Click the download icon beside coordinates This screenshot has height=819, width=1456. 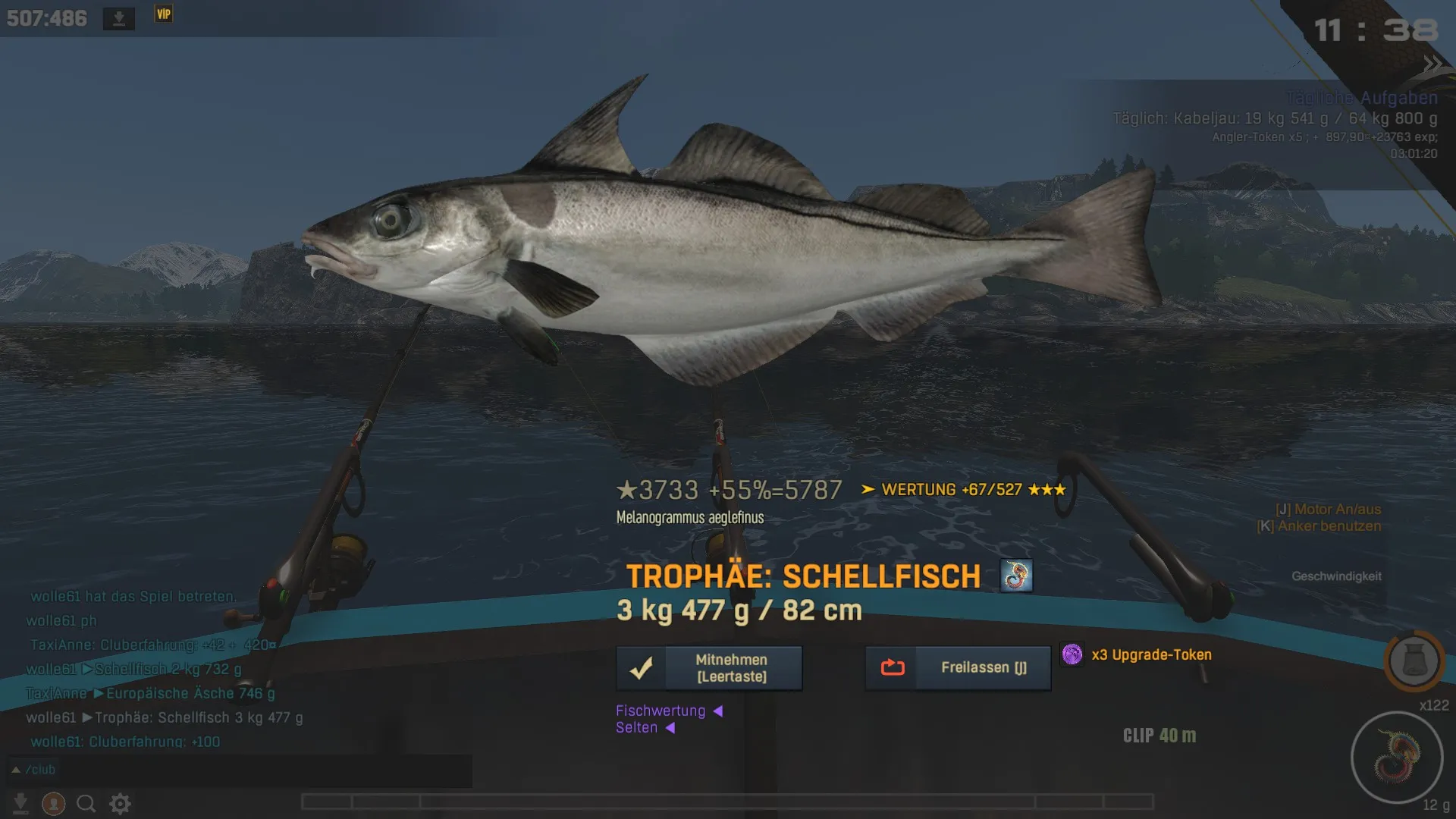119,18
